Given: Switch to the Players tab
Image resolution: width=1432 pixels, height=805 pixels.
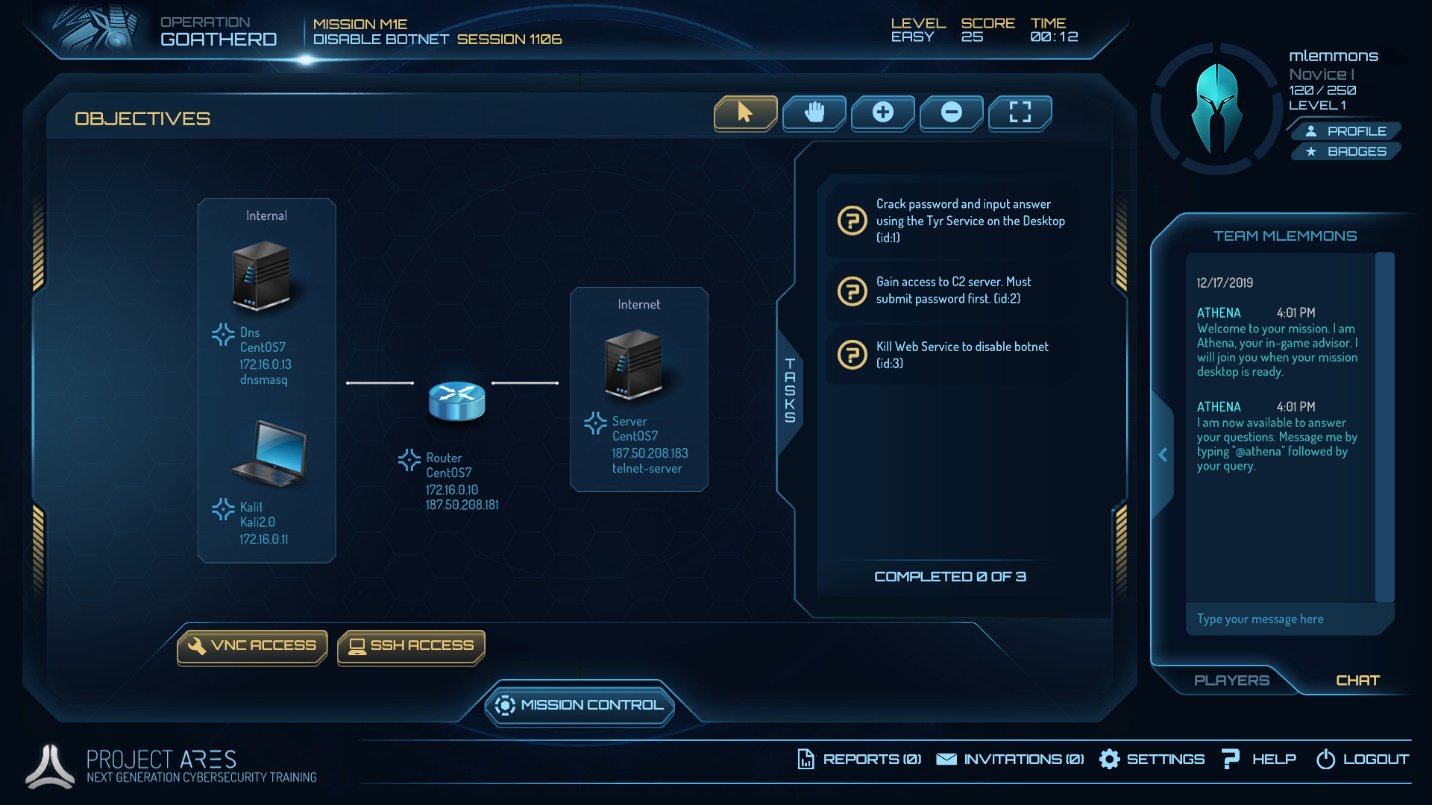Looking at the screenshot, I should click(x=1231, y=680).
